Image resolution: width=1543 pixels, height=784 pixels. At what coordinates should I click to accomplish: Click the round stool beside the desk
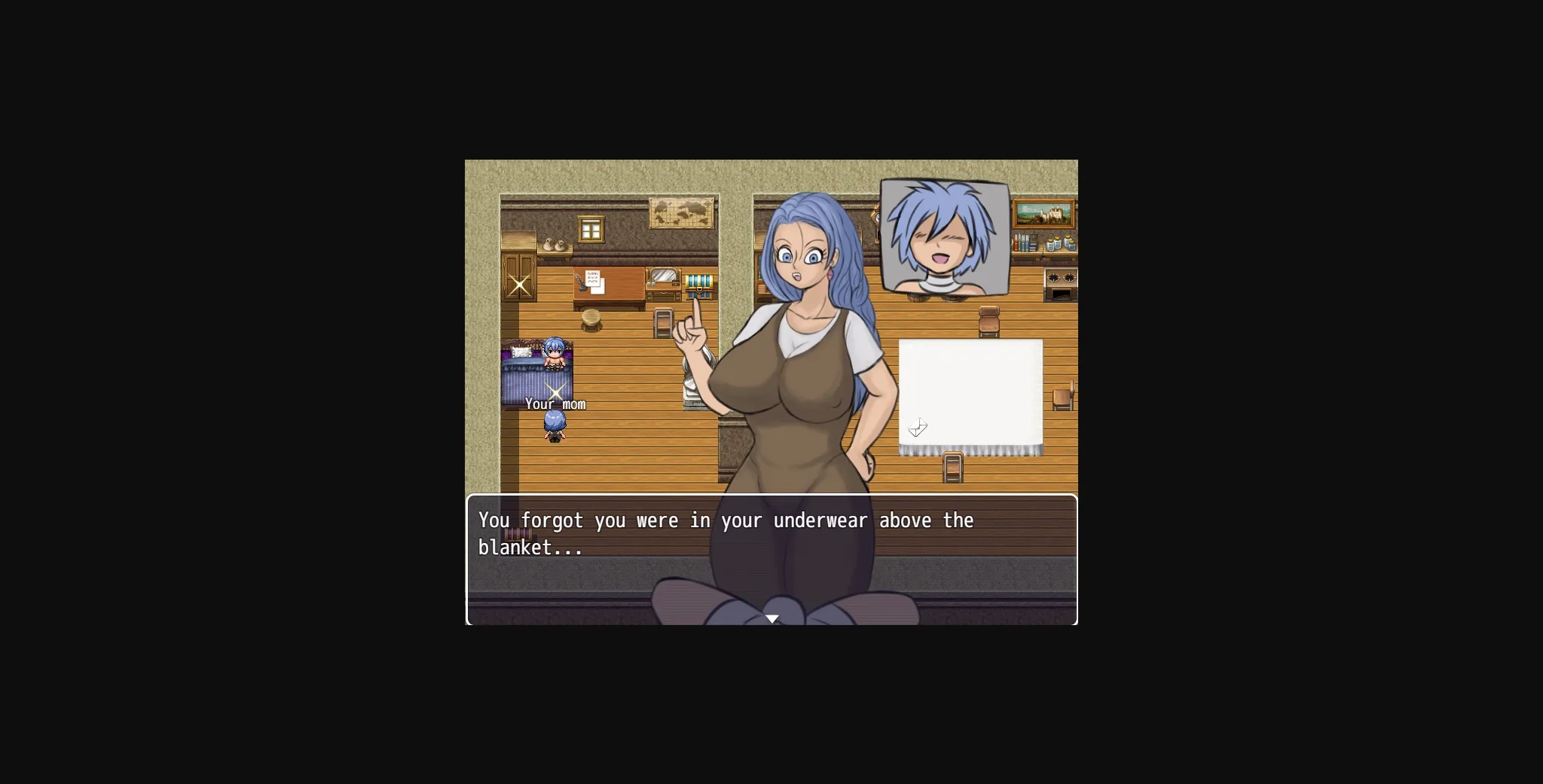pyautogui.click(x=592, y=319)
